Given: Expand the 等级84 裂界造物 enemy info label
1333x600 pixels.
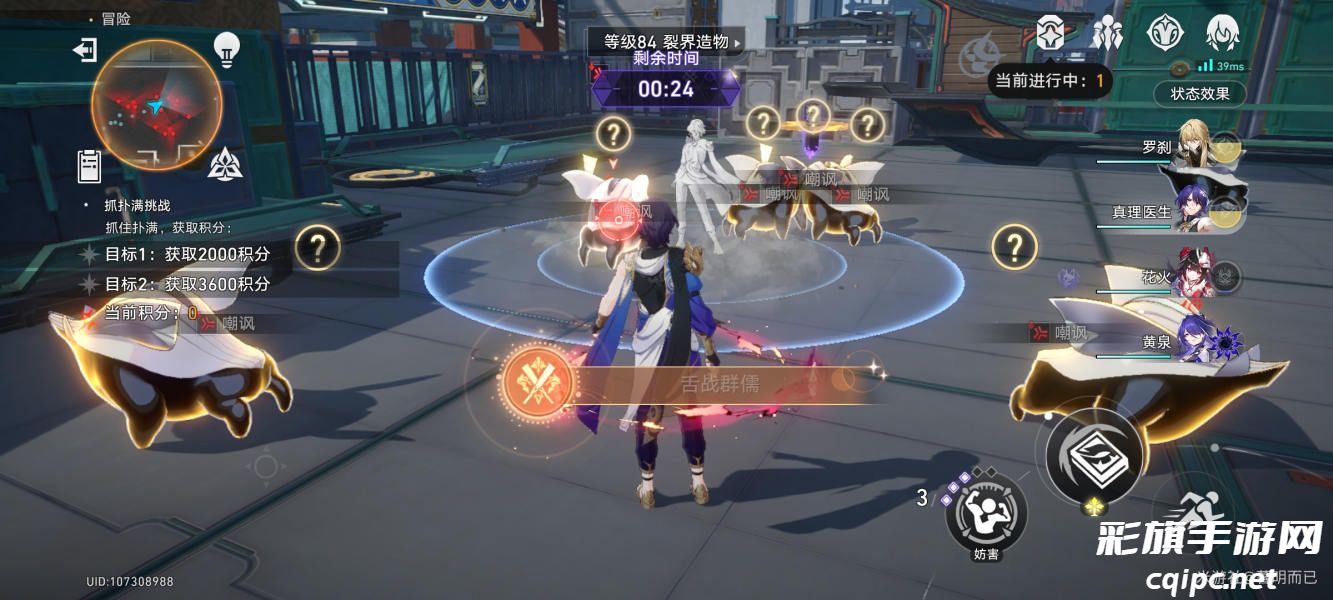Looking at the screenshot, I should (x=666, y=42).
